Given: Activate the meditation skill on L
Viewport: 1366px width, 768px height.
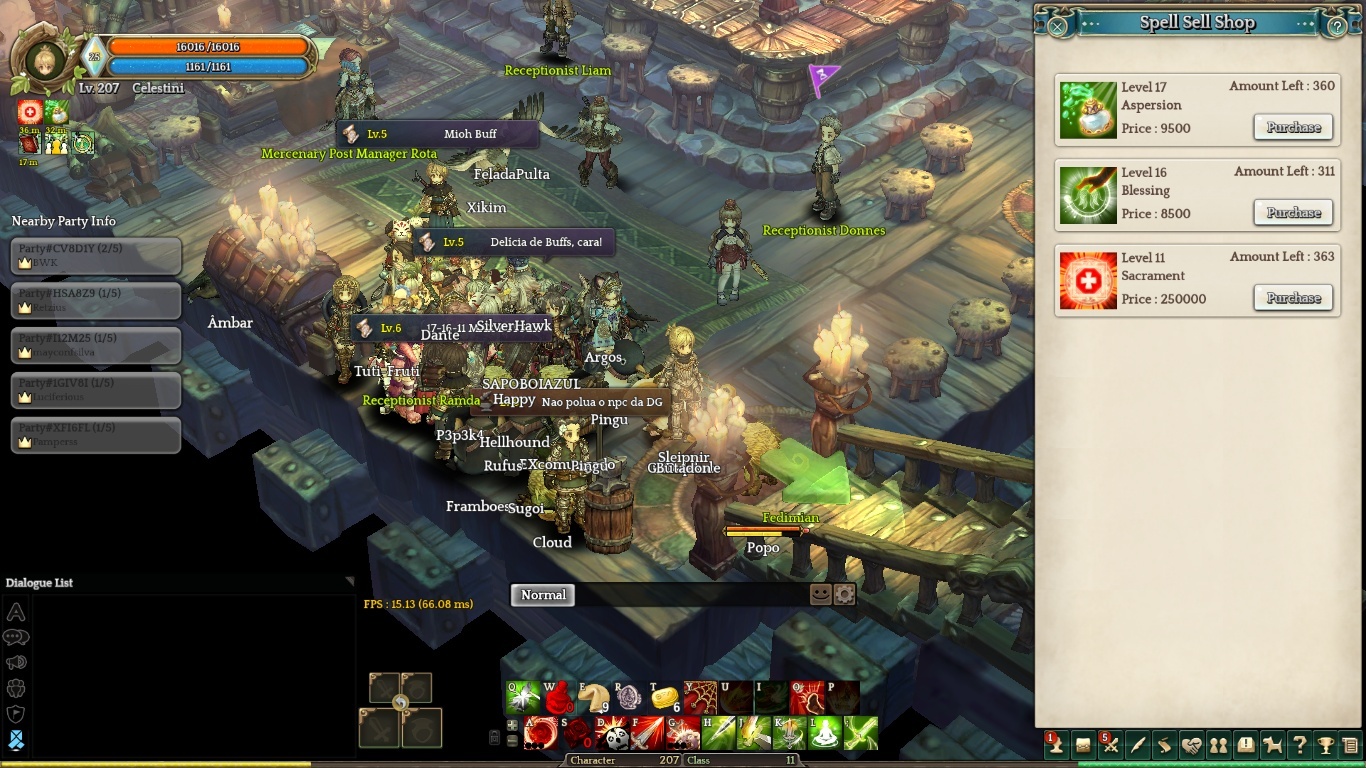Looking at the screenshot, I should [826, 733].
